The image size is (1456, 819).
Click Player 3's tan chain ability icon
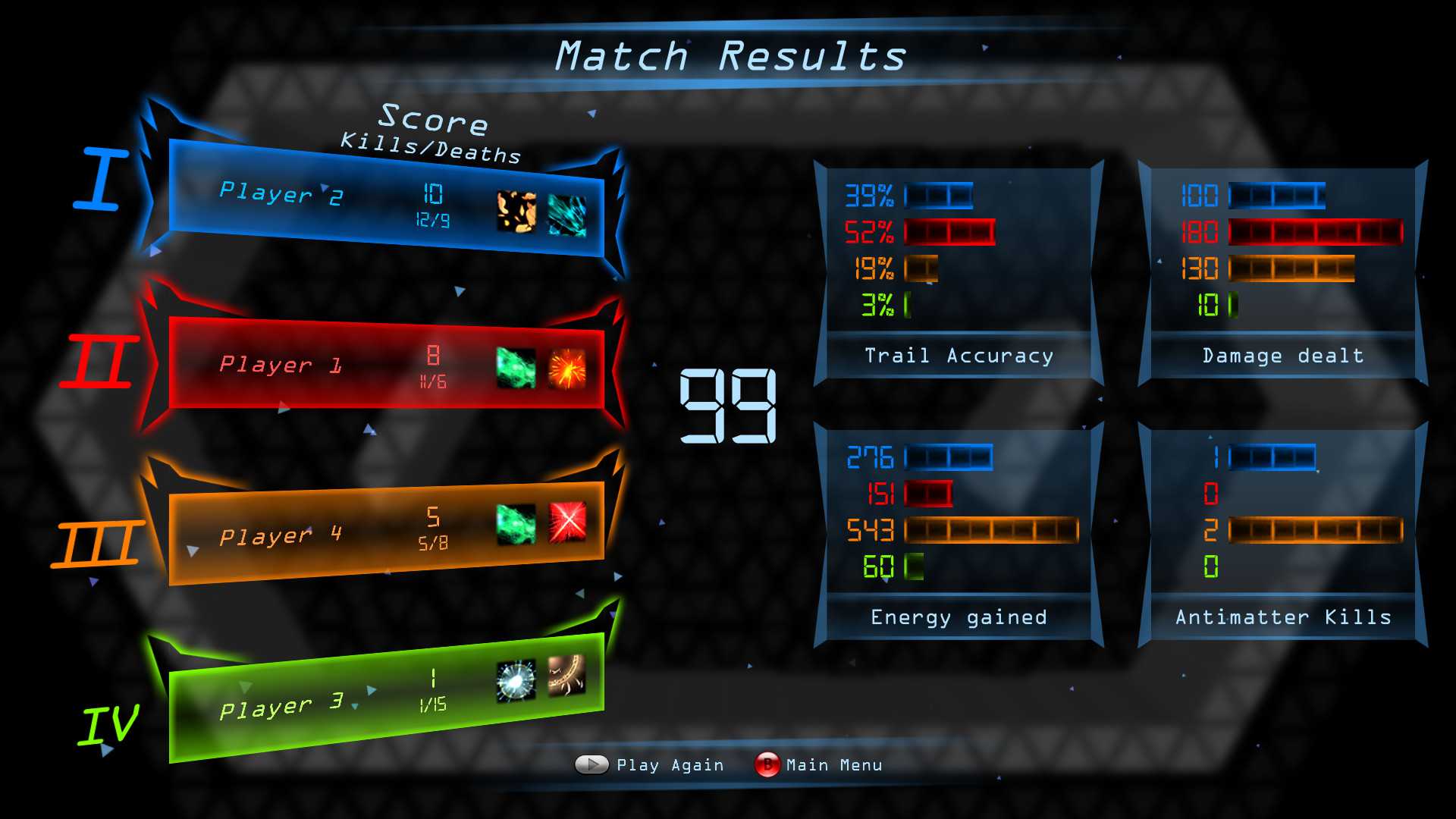(567, 675)
